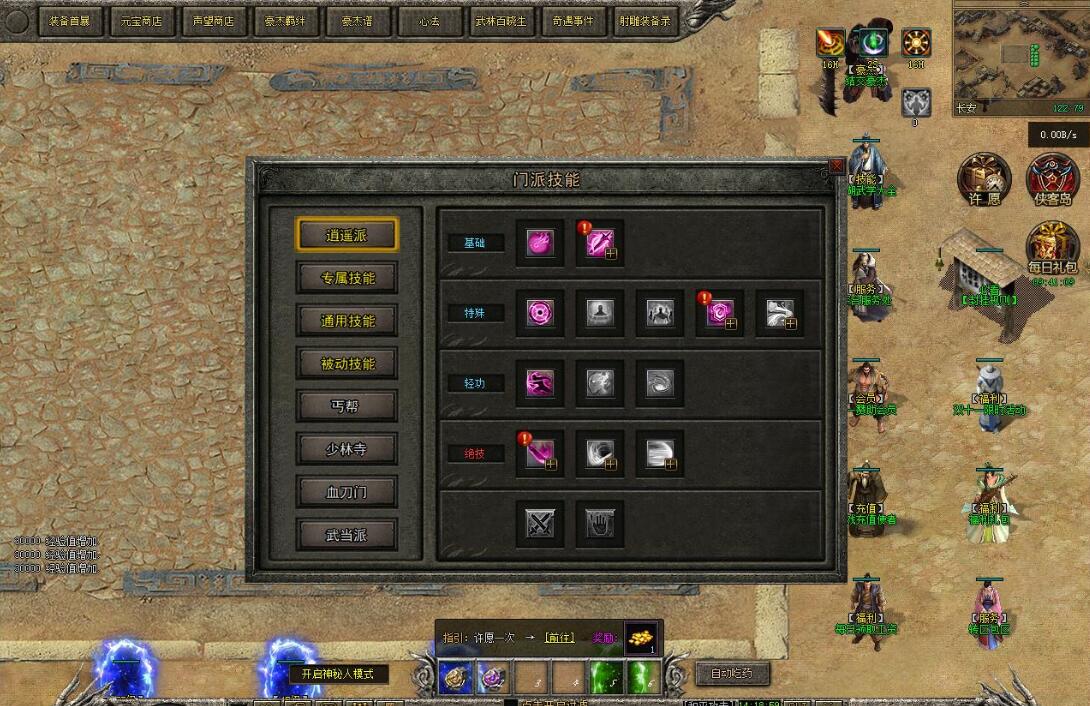This screenshot has width=1090, height=706.
Task: Open the 长安 minimap
Action: [x=1020, y=54]
